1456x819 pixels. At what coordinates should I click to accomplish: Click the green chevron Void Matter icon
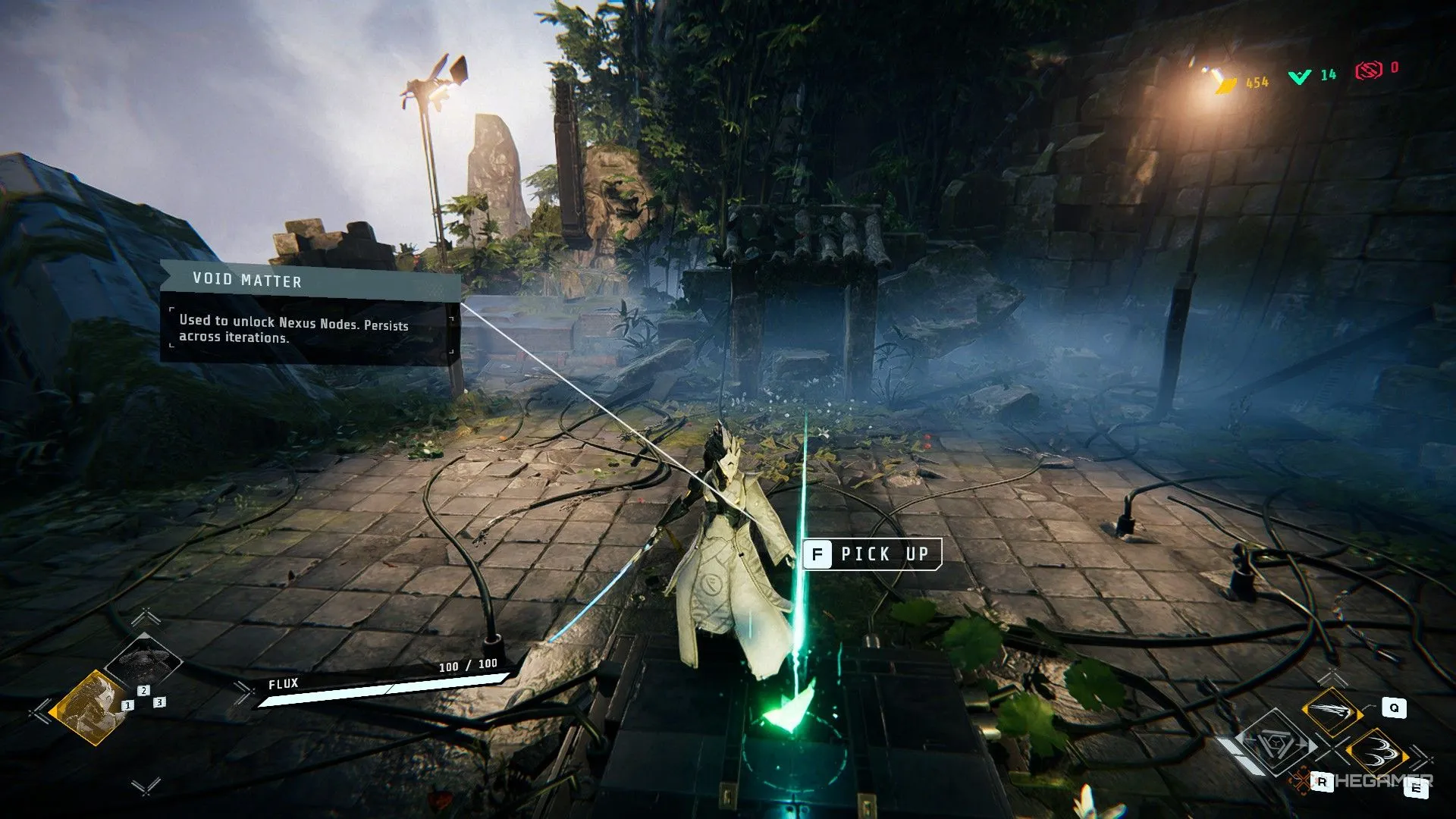pos(1300,77)
